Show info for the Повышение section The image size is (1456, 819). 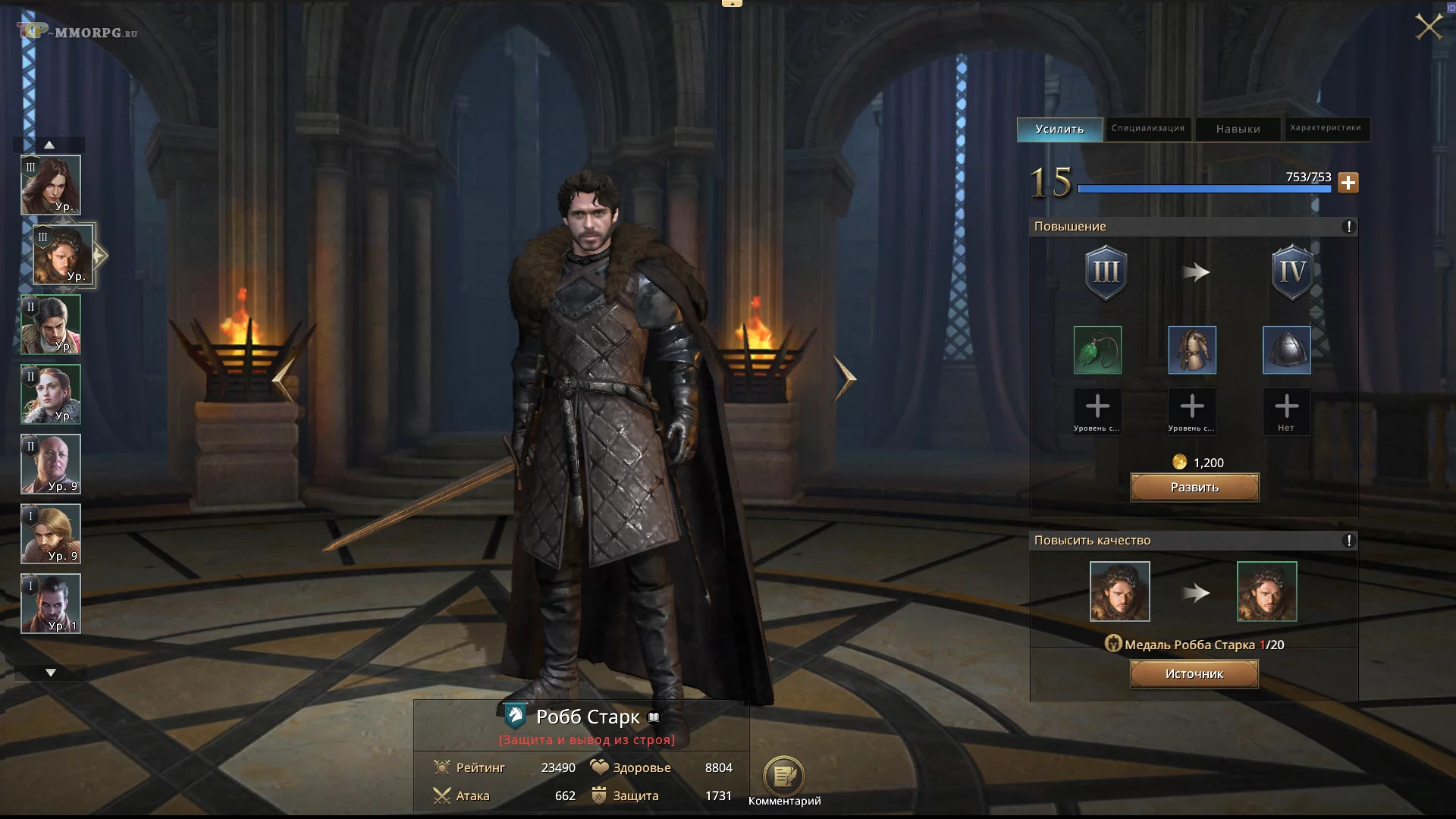point(1348,227)
